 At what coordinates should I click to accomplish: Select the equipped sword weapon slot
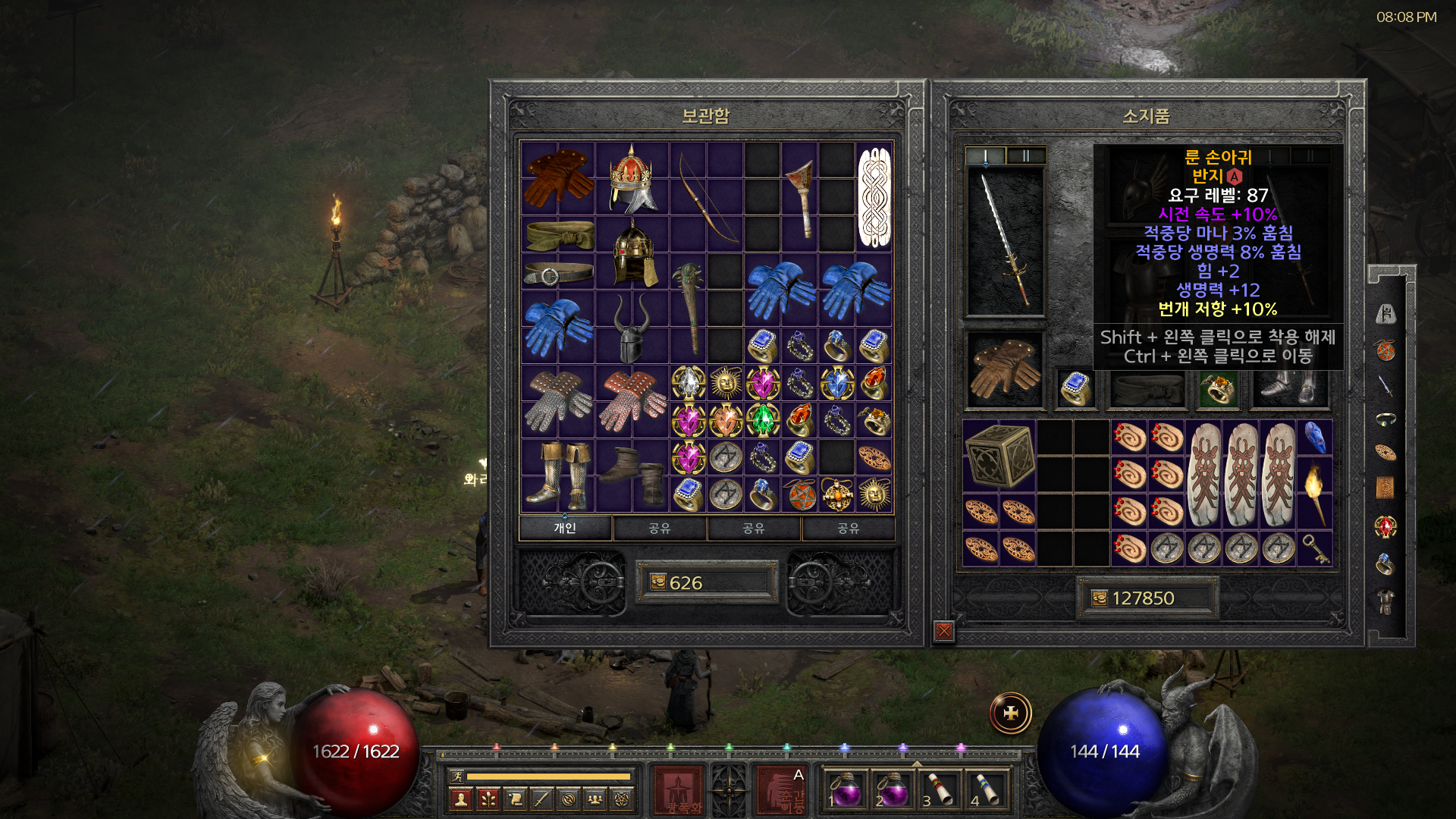pos(1005,241)
